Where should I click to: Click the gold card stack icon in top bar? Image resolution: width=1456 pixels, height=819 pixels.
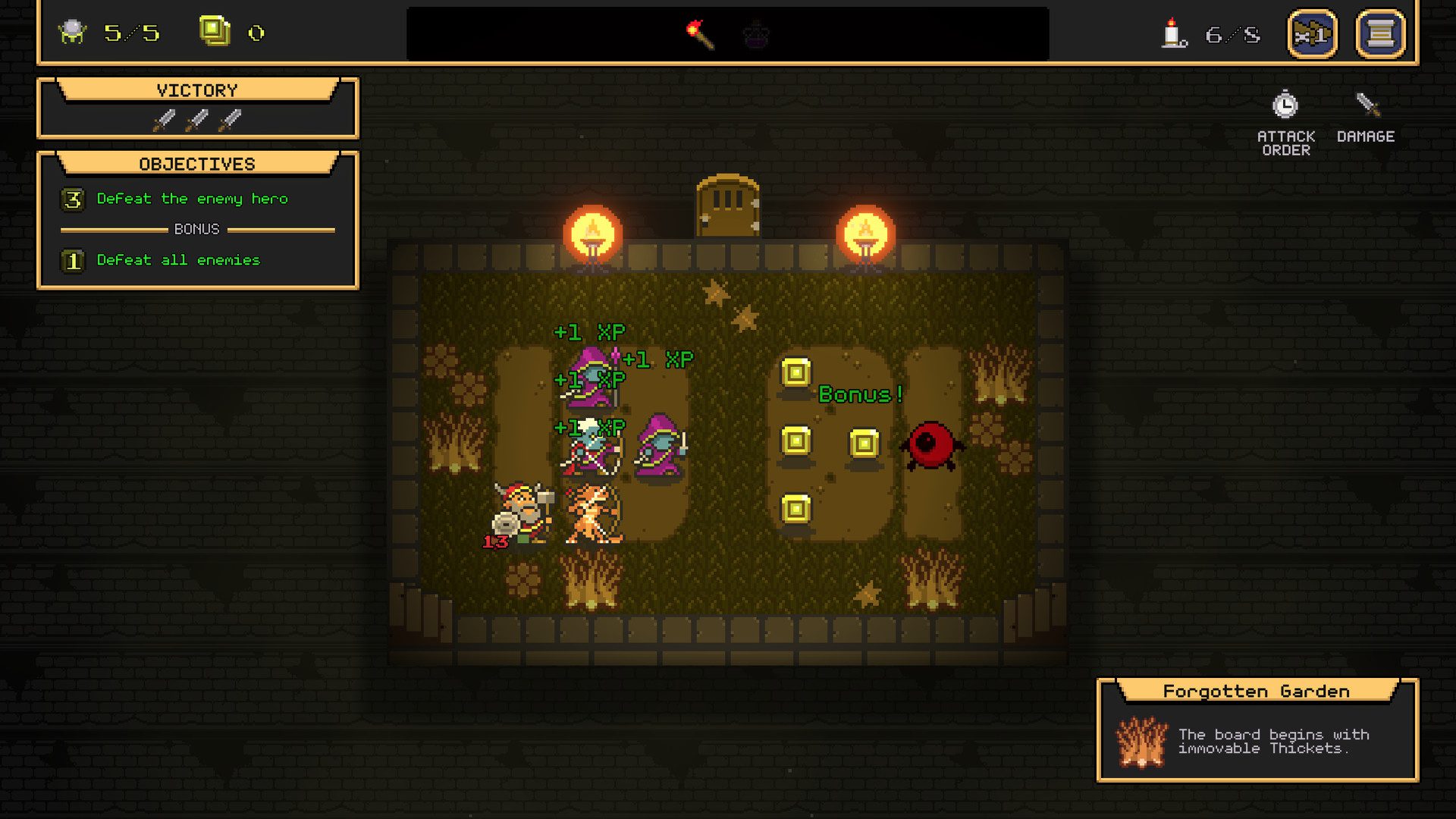pyautogui.click(x=215, y=32)
